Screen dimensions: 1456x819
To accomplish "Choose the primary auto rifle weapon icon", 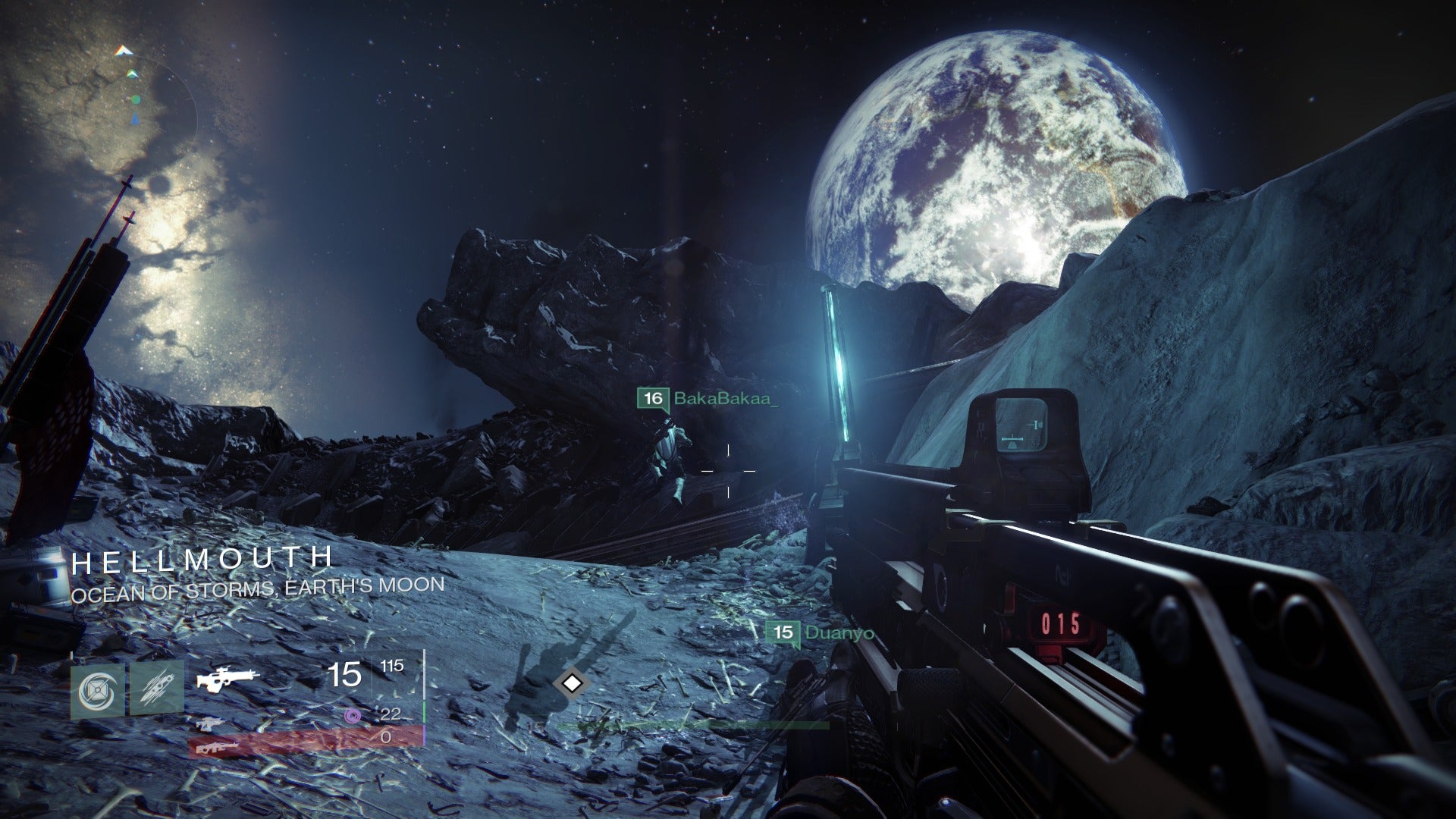I will pyautogui.click(x=227, y=678).
